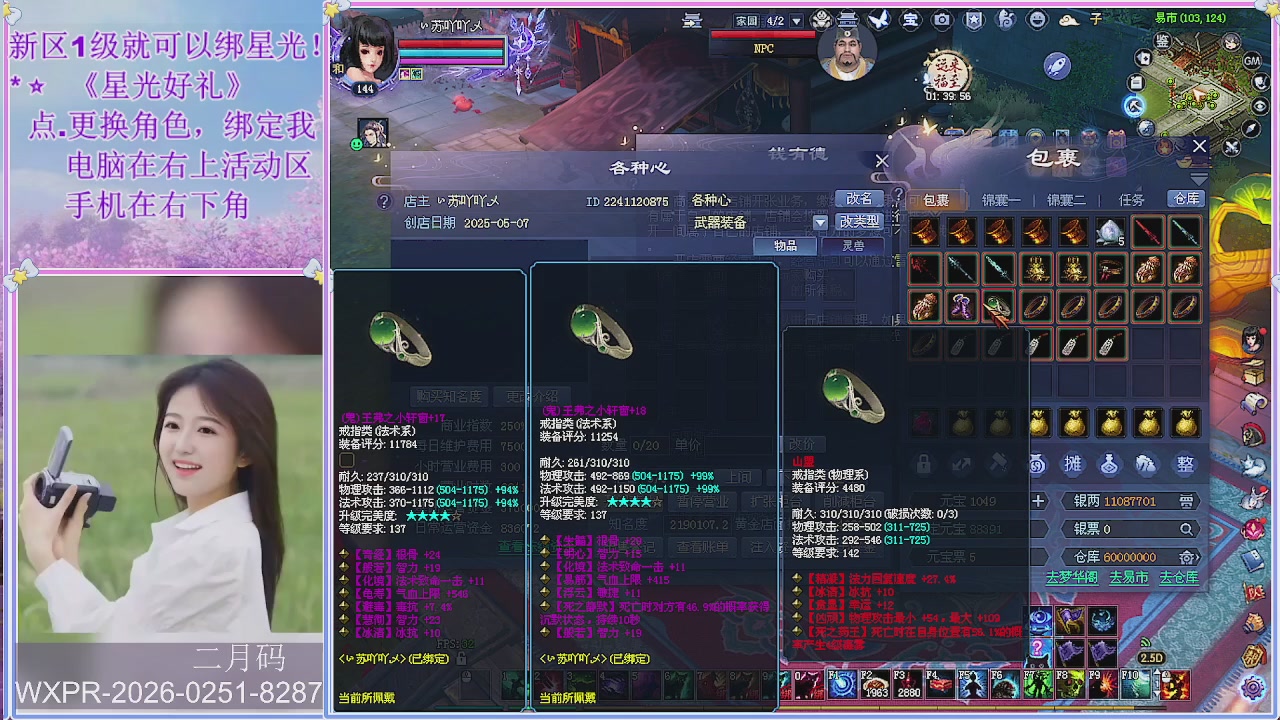Image resolution: width=1280 pixels, height=720 pixels.
Task: Click the hammer icon in ring detail window
Action: coord(999,463)
